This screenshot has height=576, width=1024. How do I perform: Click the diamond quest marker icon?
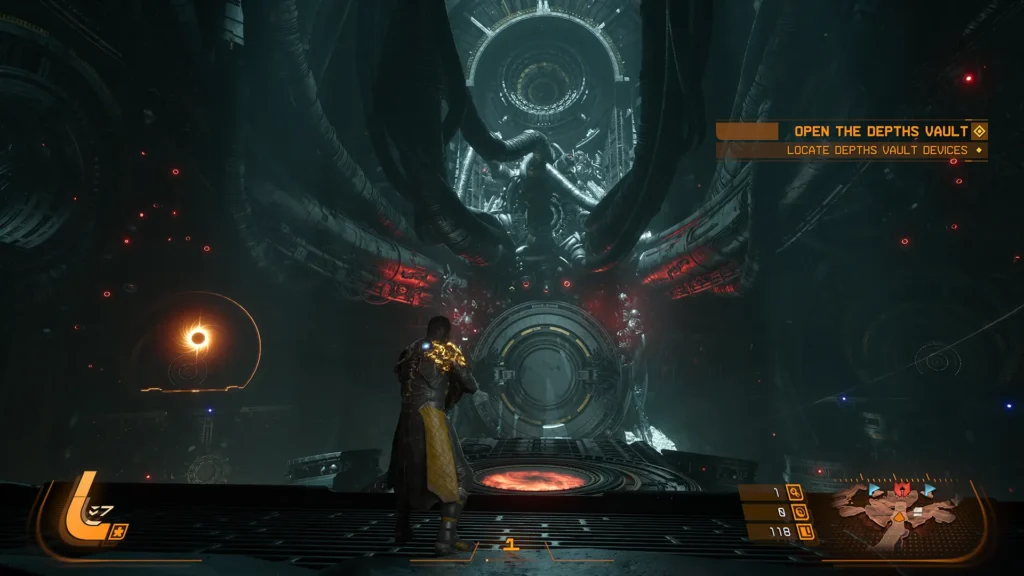[x=979, y=131]
